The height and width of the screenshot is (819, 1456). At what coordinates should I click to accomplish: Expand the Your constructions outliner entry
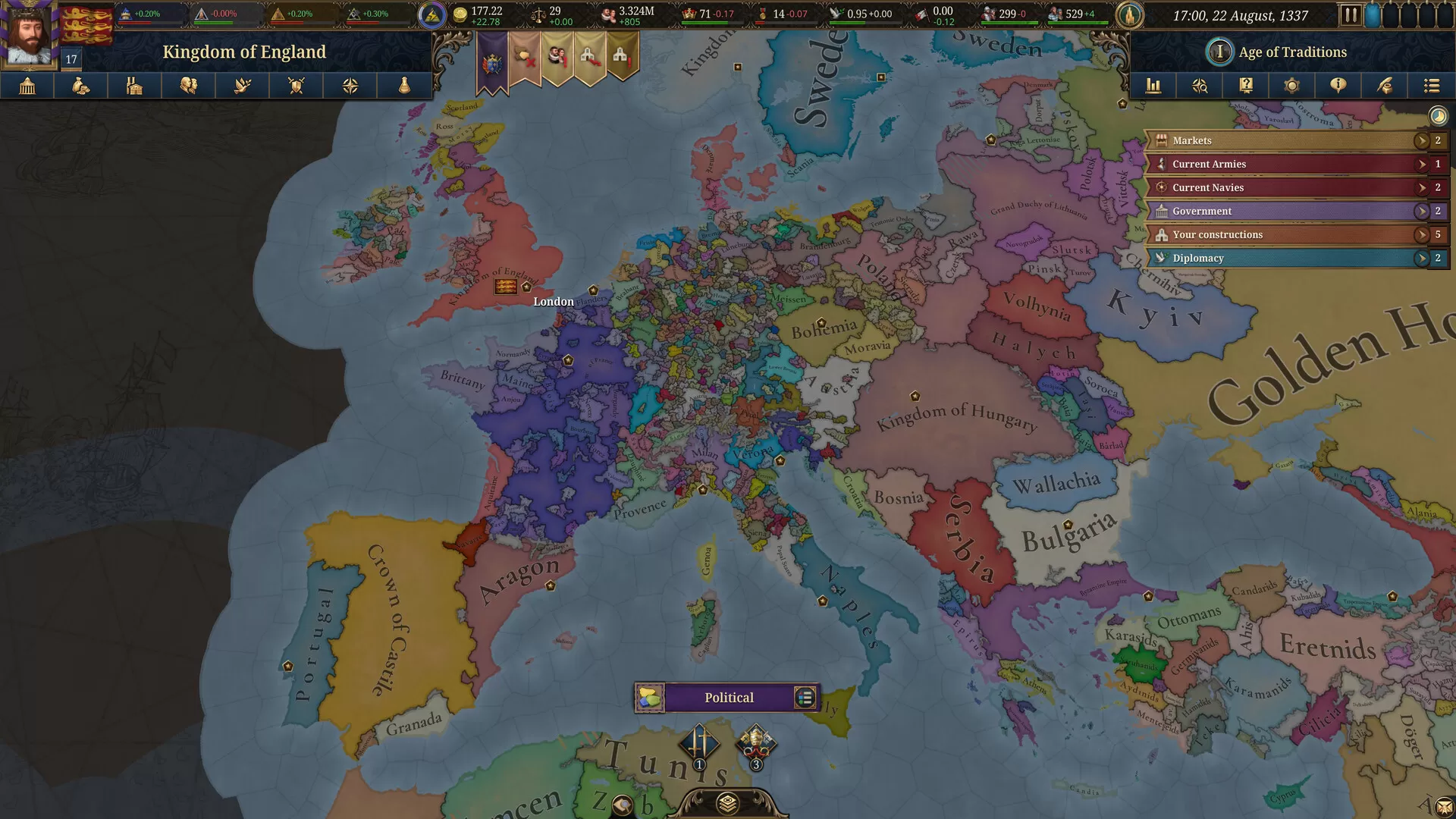[x=1423, y=234]
